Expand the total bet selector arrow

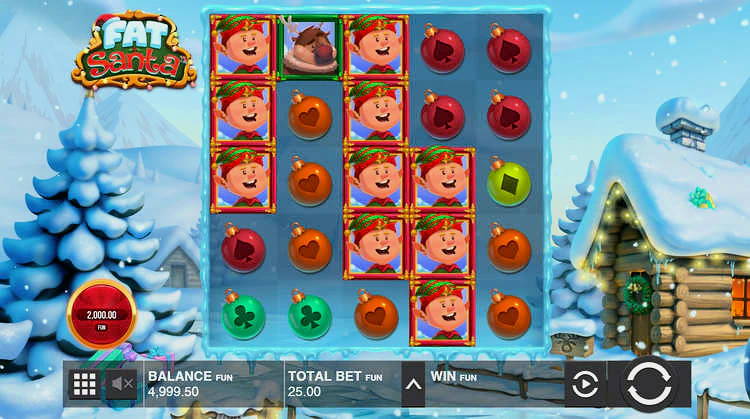pyautogui.click(x=411, y=383)
